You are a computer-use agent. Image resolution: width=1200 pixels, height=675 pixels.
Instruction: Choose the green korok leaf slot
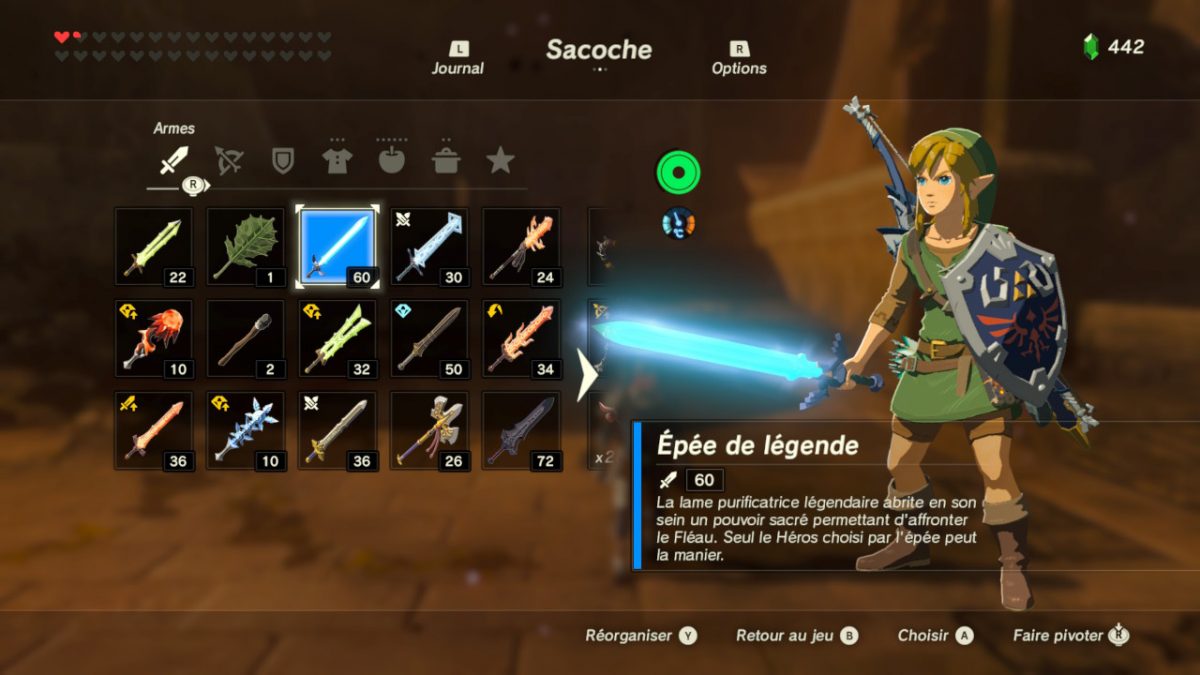246,247
